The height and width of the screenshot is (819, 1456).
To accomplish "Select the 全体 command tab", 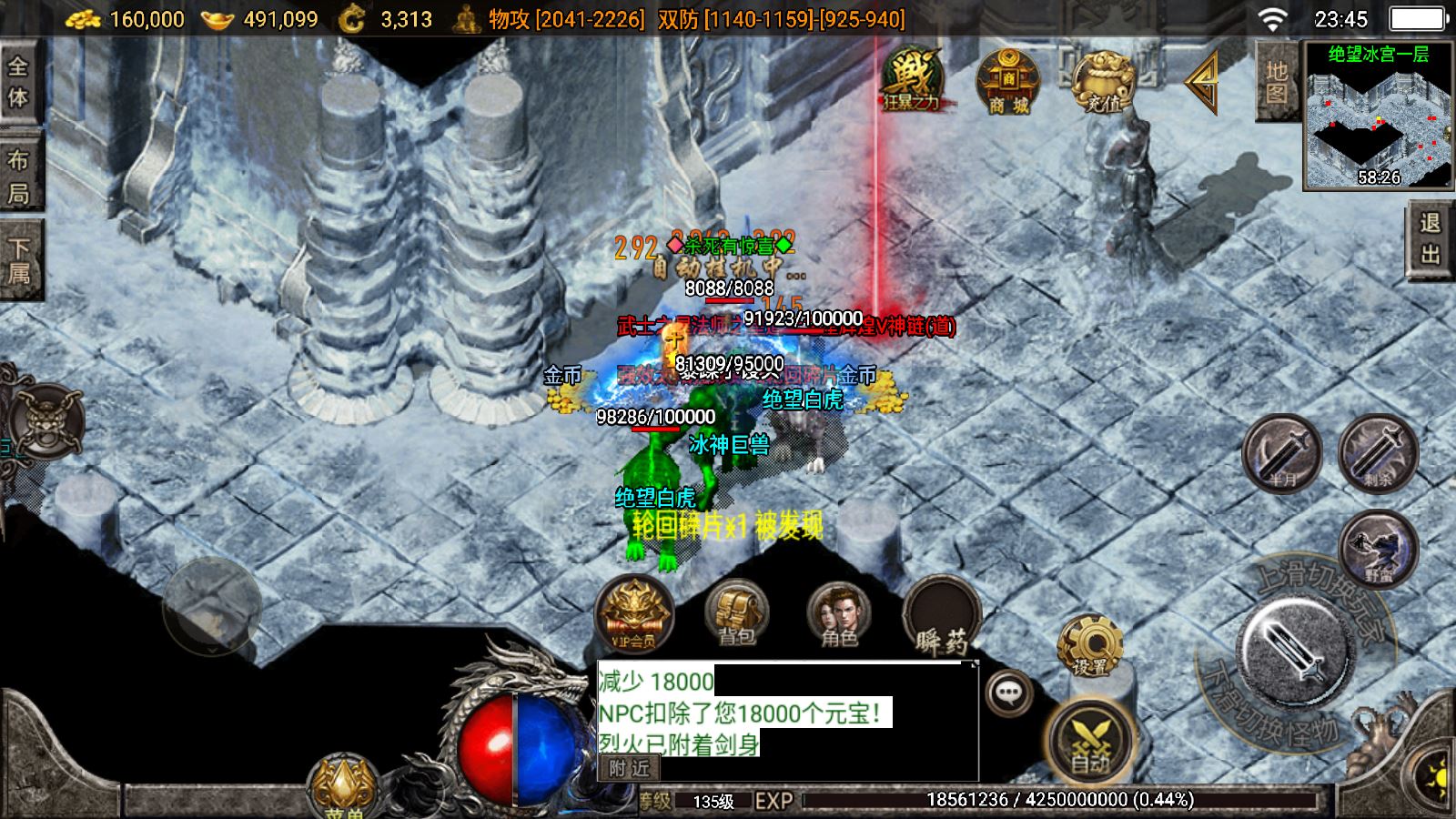I will tap(19, 82).
